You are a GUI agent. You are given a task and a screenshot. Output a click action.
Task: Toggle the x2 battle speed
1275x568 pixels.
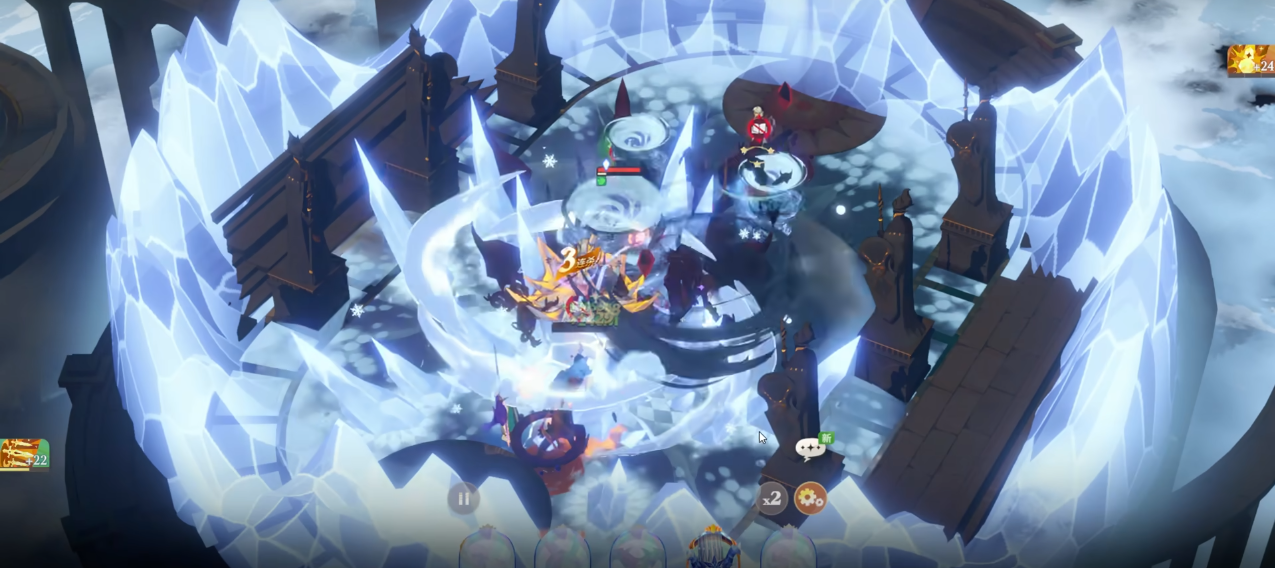coord(771,498)
